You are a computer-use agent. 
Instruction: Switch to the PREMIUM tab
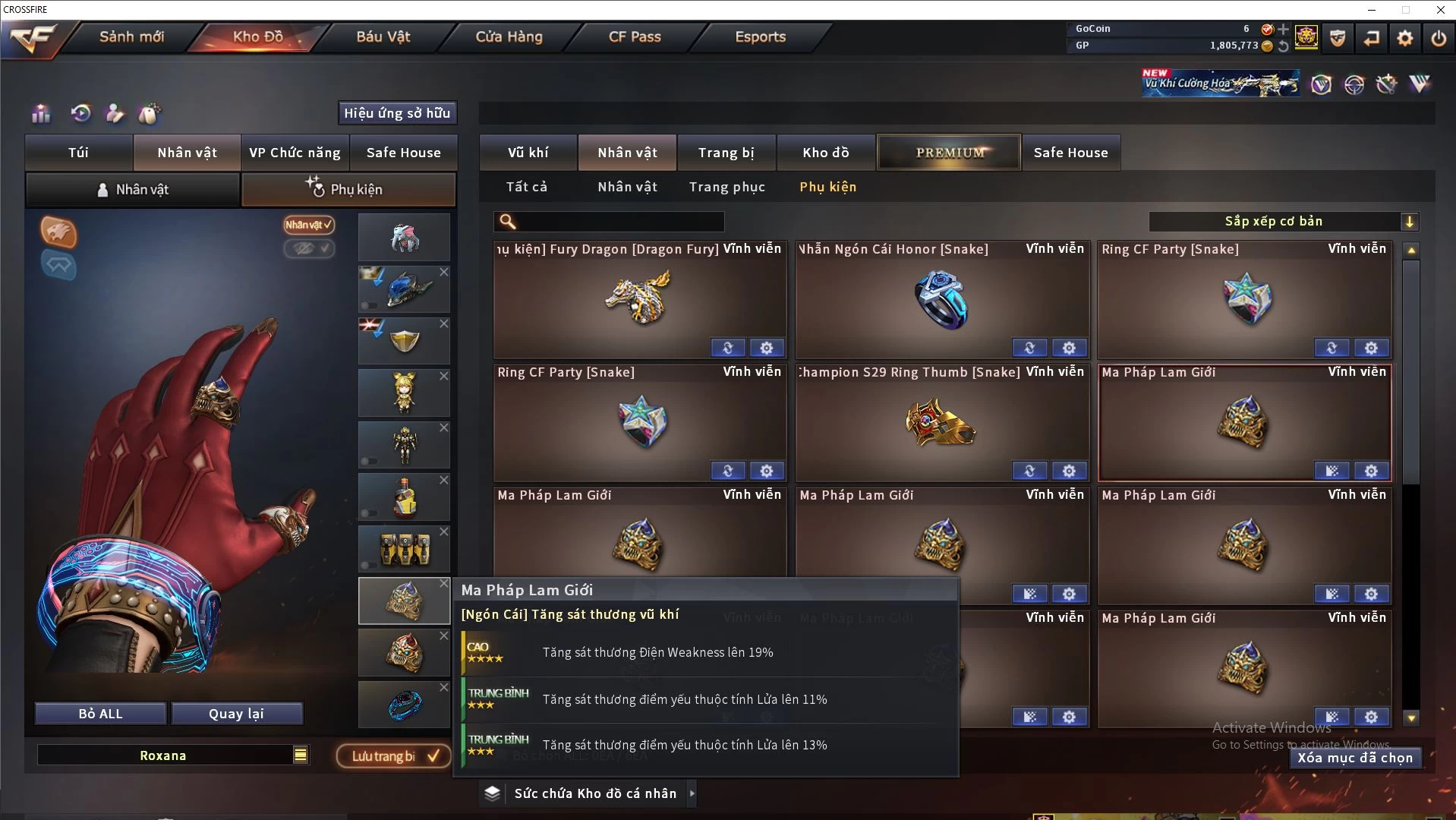[x=950, y=153]
